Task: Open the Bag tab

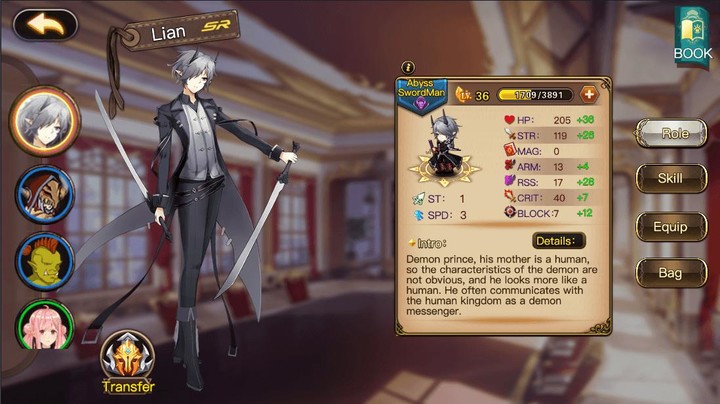Action: click(x=671, y=272)
